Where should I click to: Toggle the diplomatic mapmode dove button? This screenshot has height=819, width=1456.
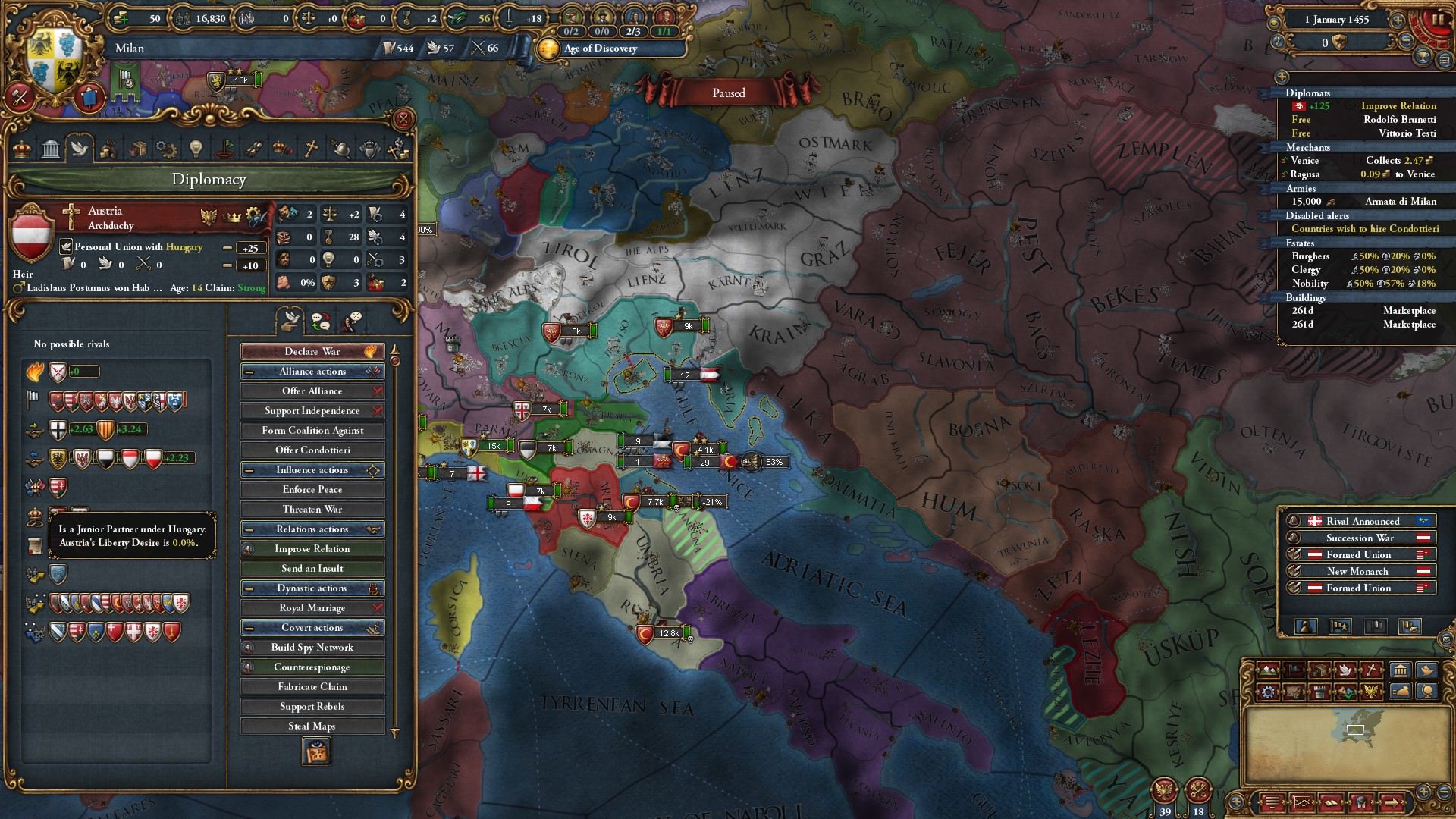1346,670
